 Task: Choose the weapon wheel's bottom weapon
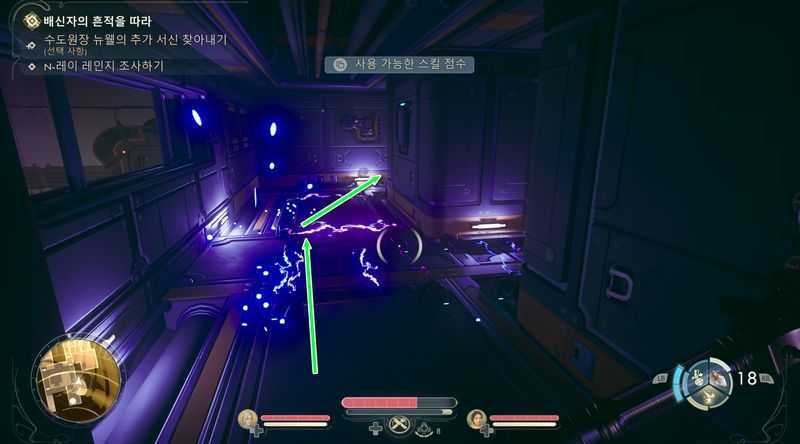(708, 396)
